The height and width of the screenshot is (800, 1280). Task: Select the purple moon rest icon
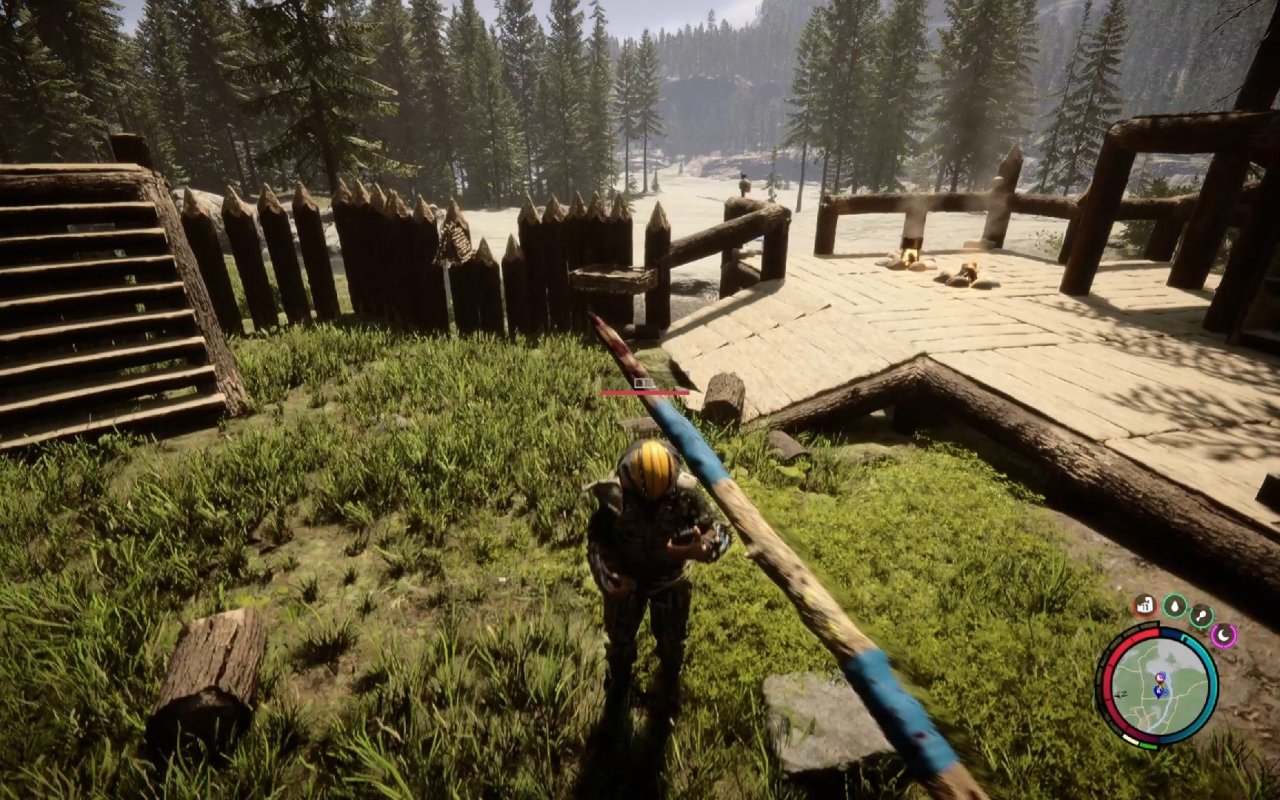click(1224, 634)
